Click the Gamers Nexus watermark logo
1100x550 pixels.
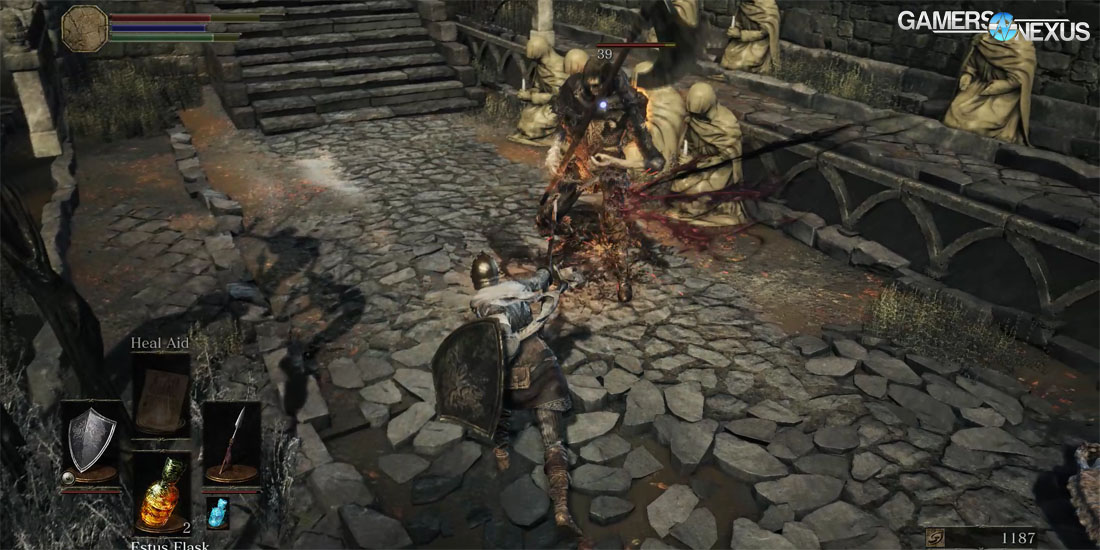[992, 27]
